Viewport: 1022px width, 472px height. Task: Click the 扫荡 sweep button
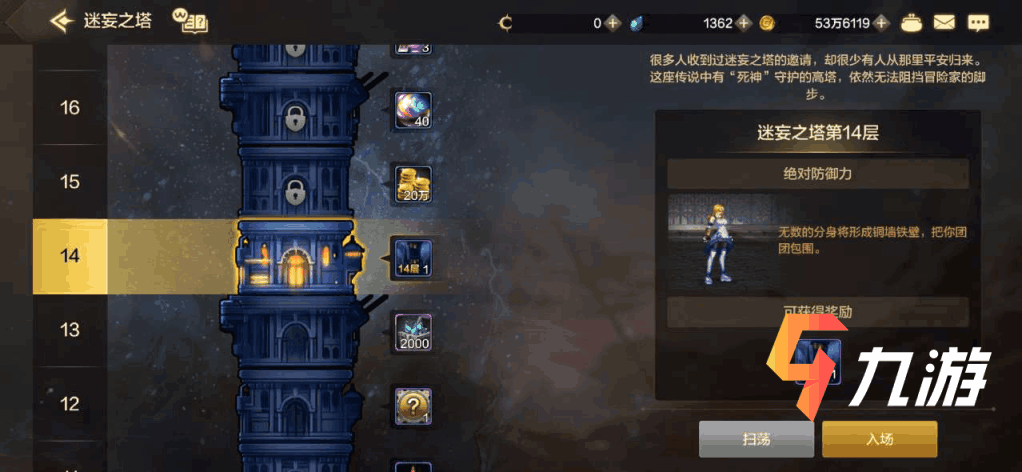pyautogui.click(x=756, y=439)
